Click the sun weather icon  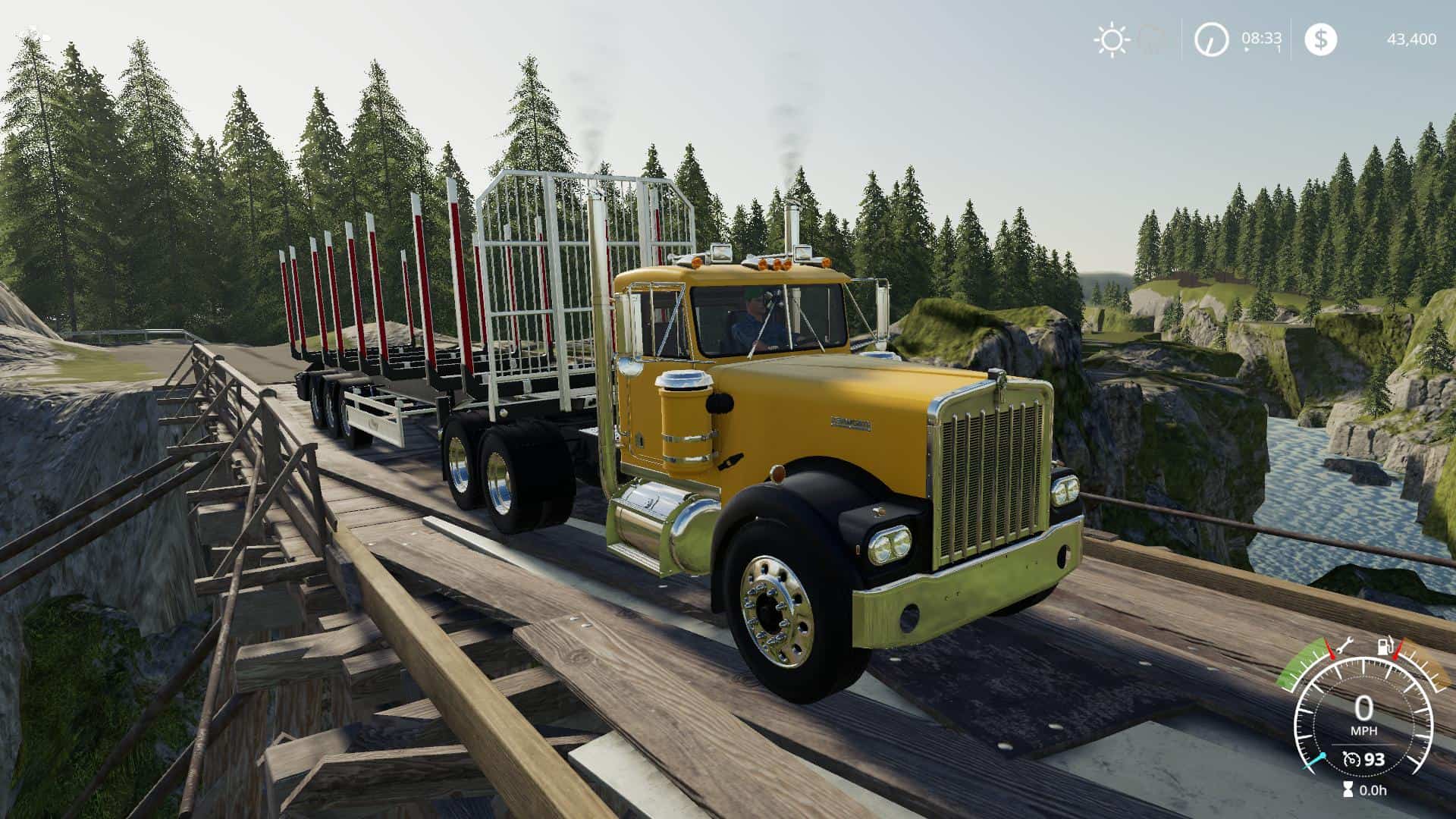pyautogui.click(x=1110, y=39)
